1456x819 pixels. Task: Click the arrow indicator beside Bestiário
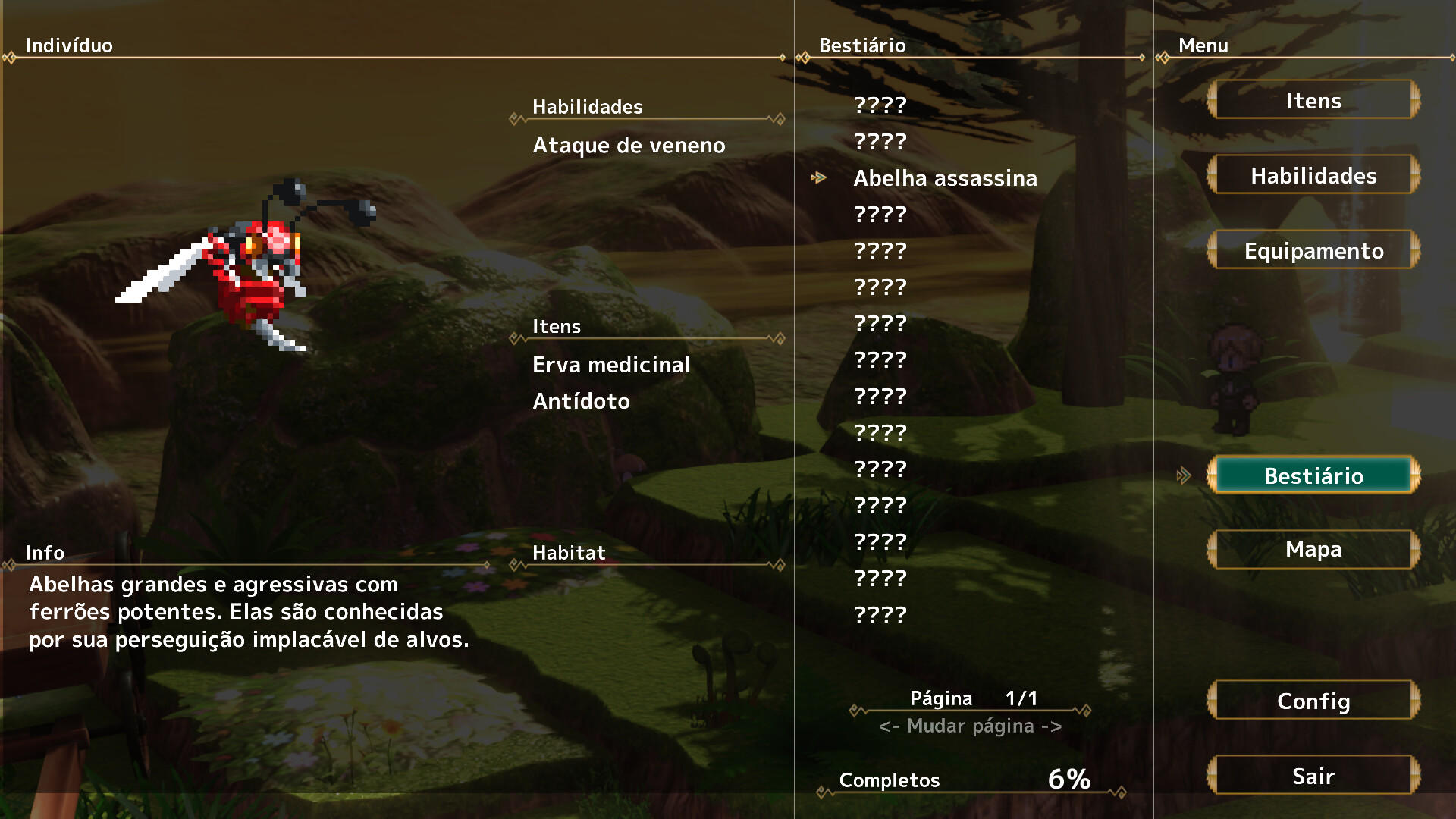1184,475
